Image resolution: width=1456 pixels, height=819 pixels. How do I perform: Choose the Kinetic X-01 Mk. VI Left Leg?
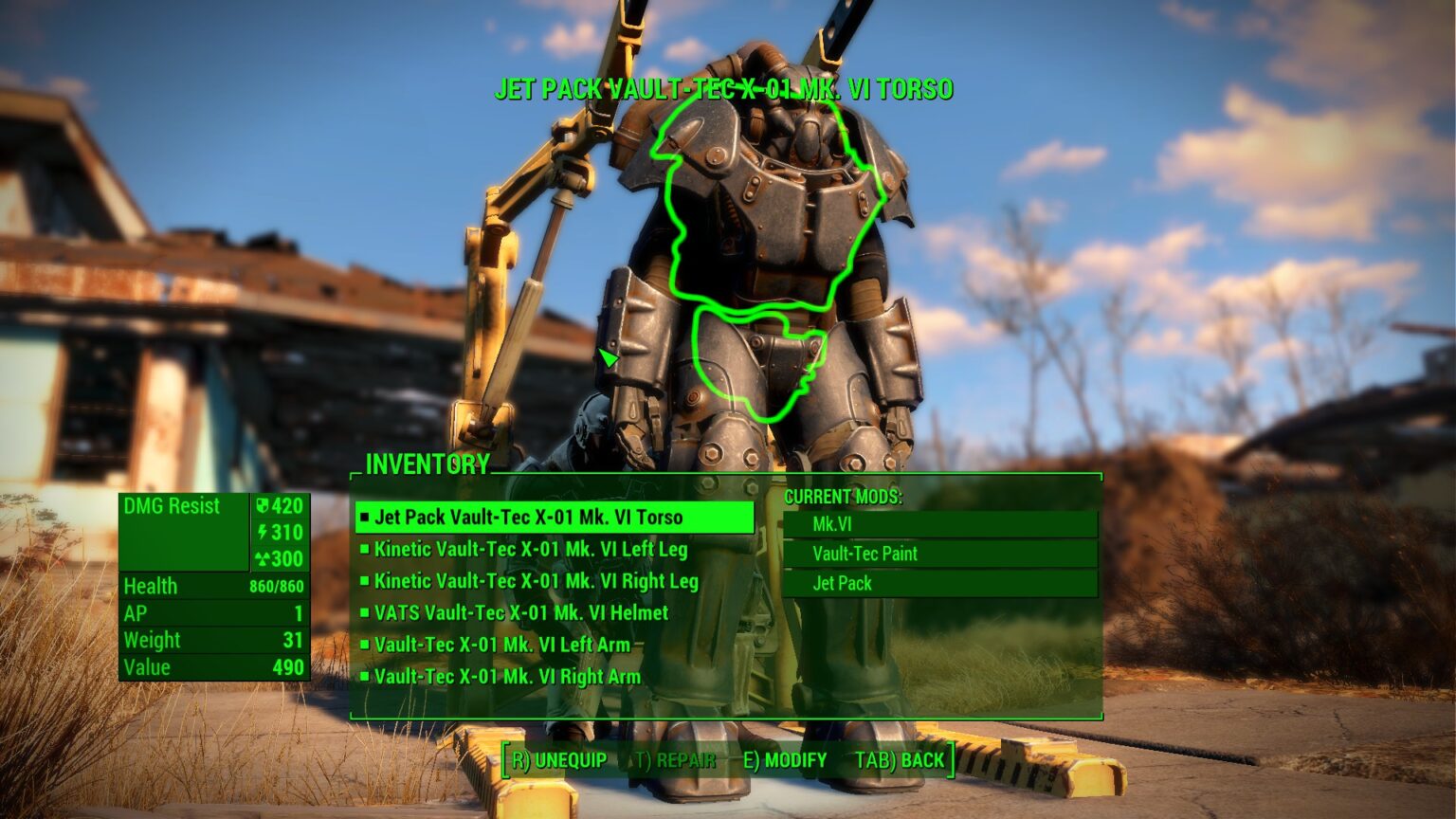530,550
